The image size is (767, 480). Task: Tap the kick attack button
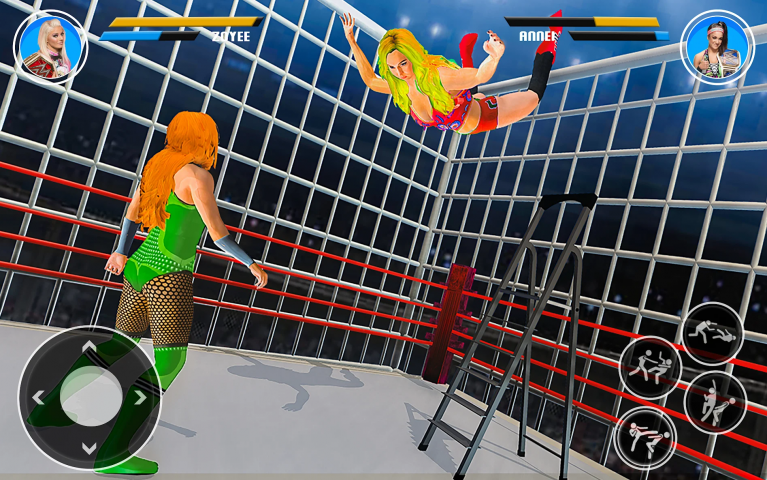(x=644, y=437)
